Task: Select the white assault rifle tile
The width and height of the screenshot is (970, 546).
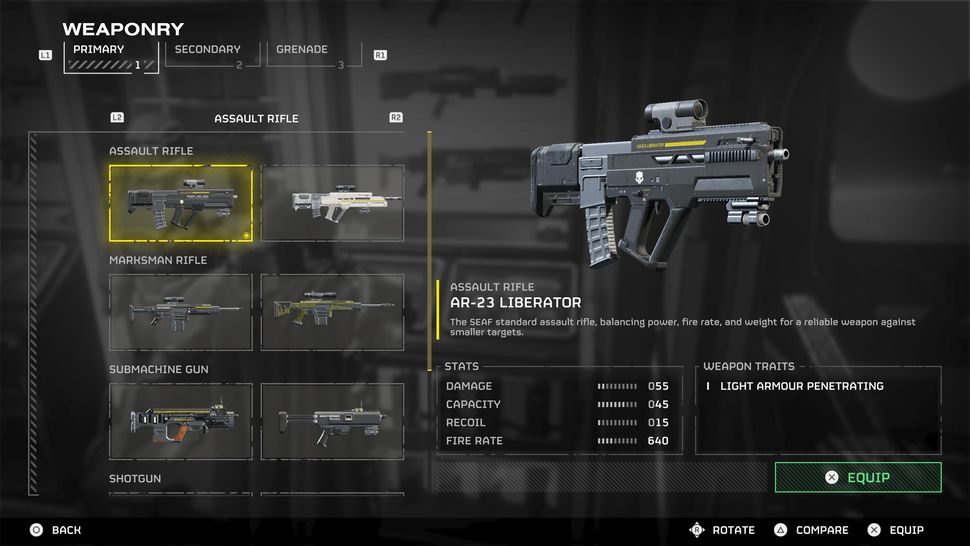Action: click(332, 203)
